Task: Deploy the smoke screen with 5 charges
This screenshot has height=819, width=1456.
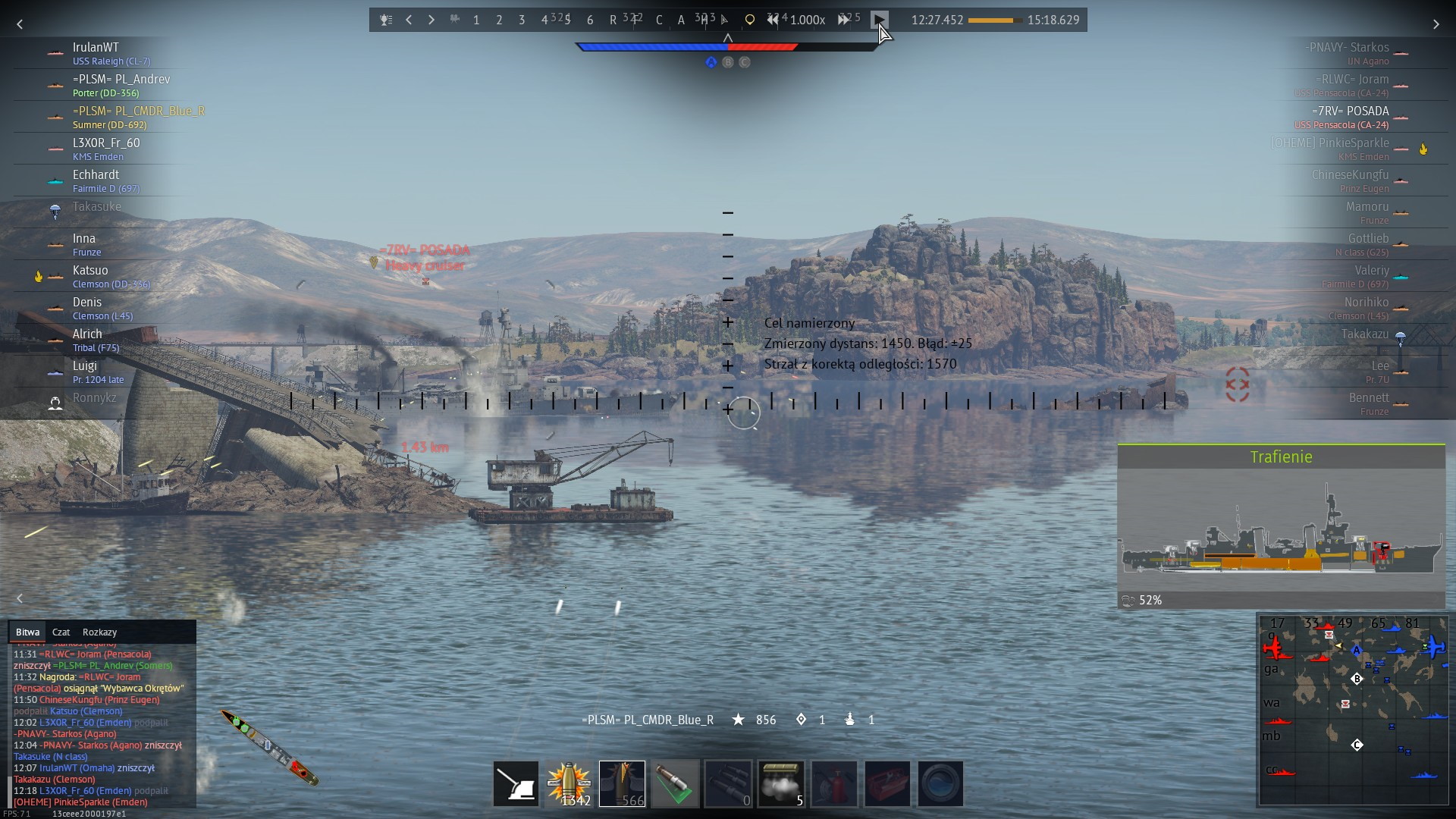Action: point(781,783)
